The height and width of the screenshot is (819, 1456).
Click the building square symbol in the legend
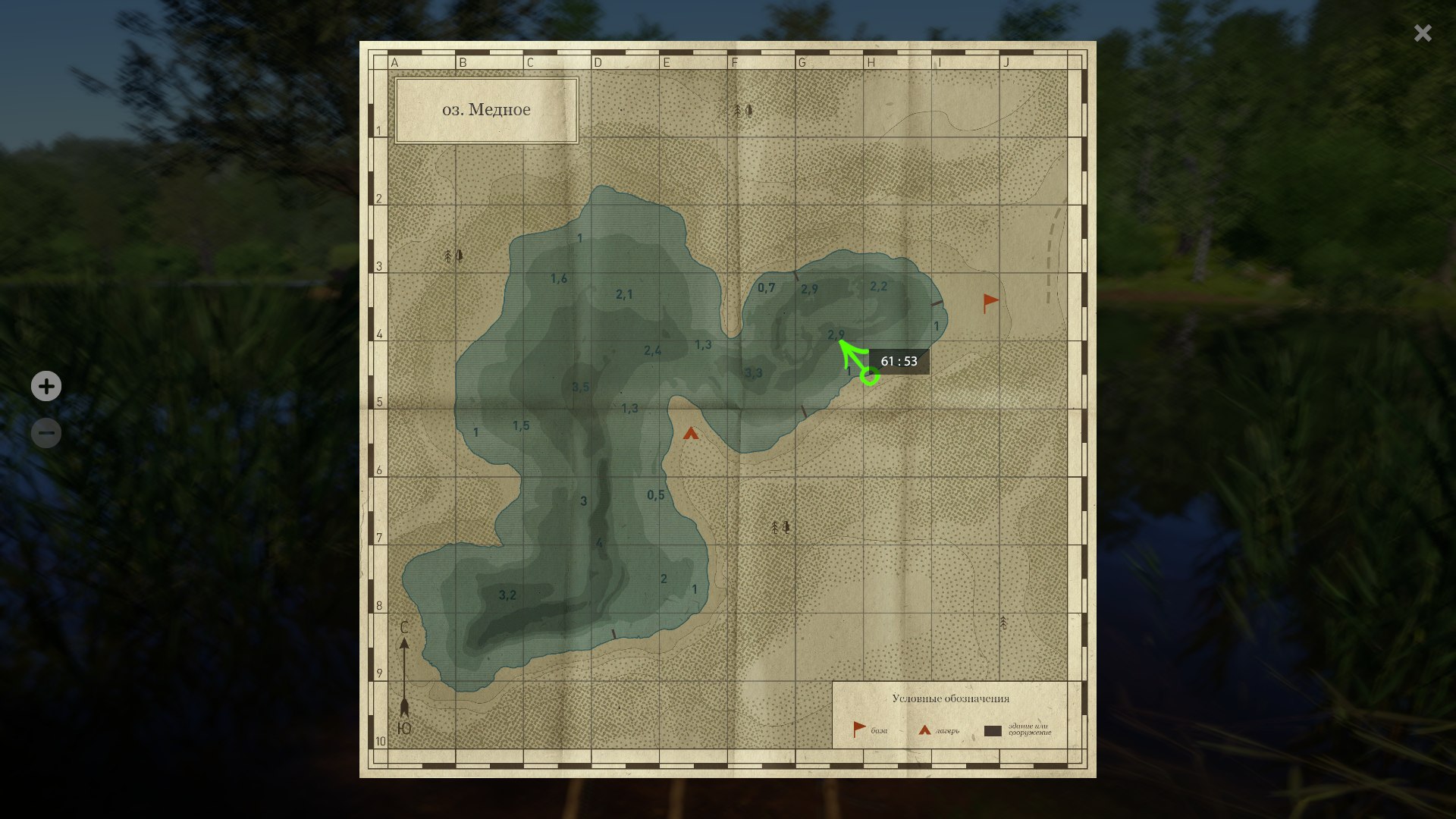point(992,730)
